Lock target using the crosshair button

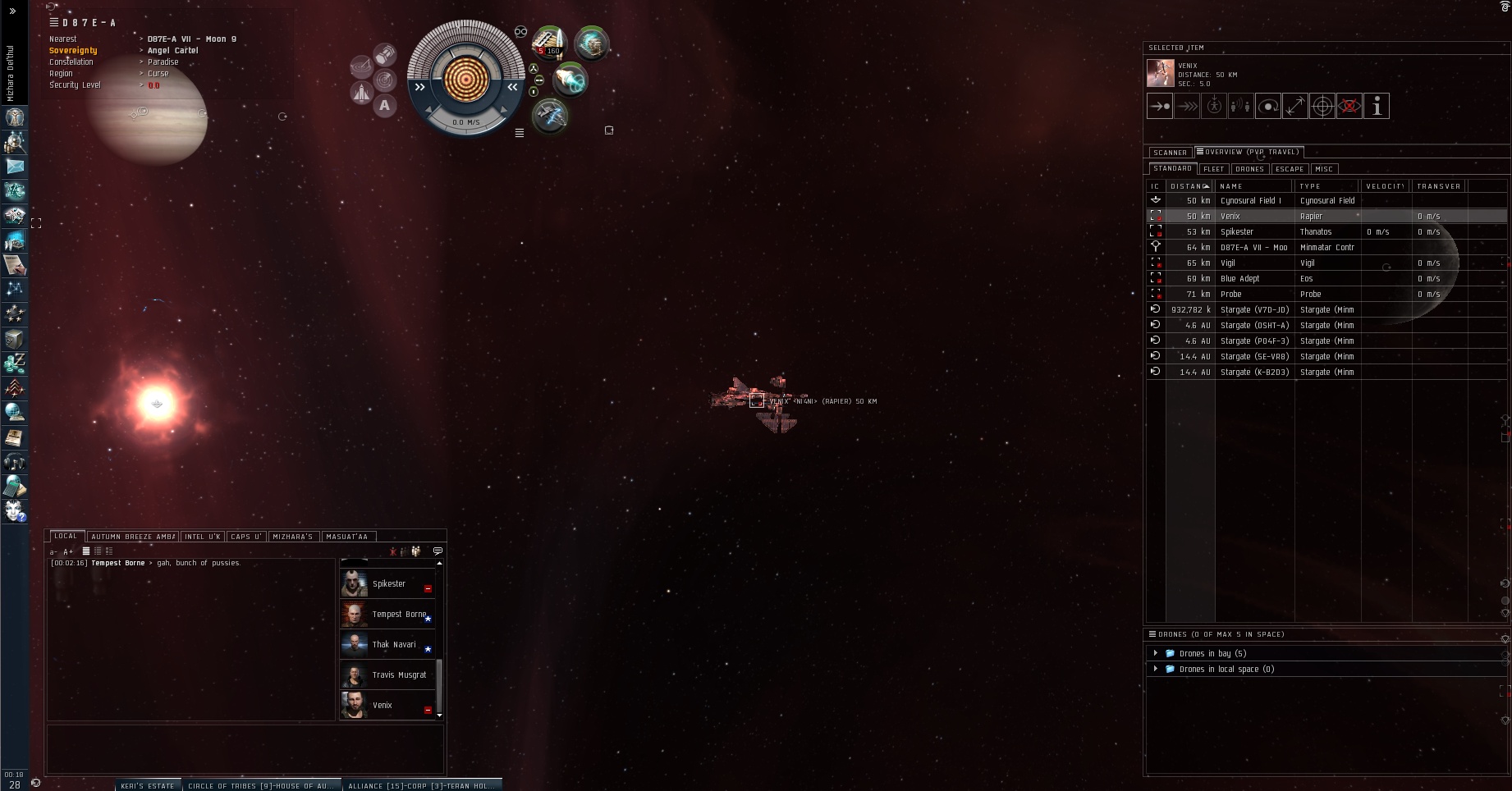(1322, 106)
